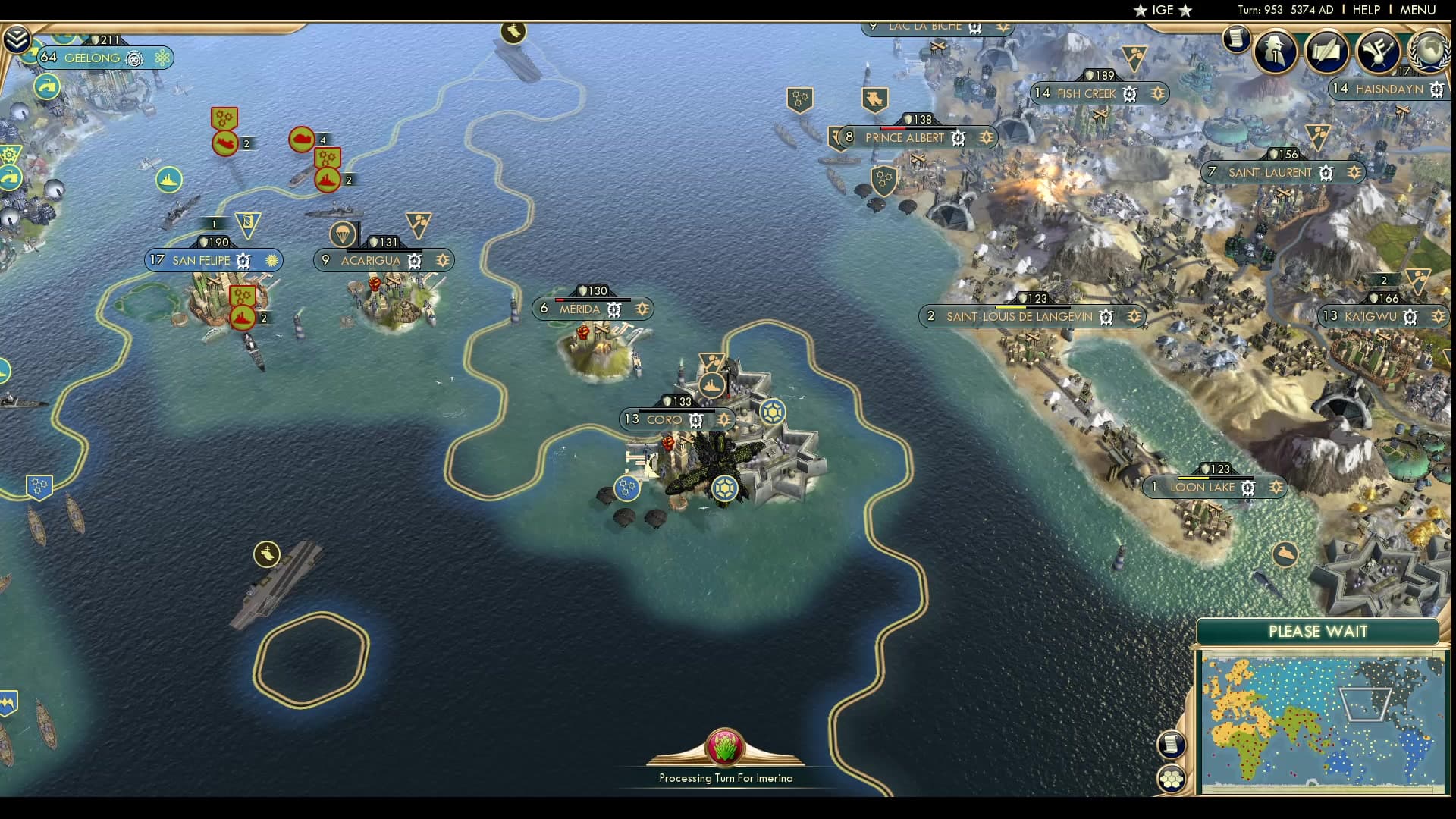Open the Culture overview paintbrush icon

coord(1379,52)
